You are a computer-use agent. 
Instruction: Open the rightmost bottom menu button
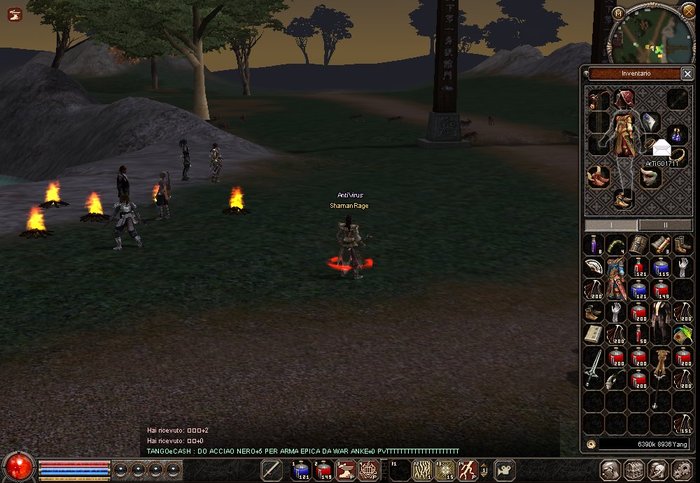[x=686, y=469]
